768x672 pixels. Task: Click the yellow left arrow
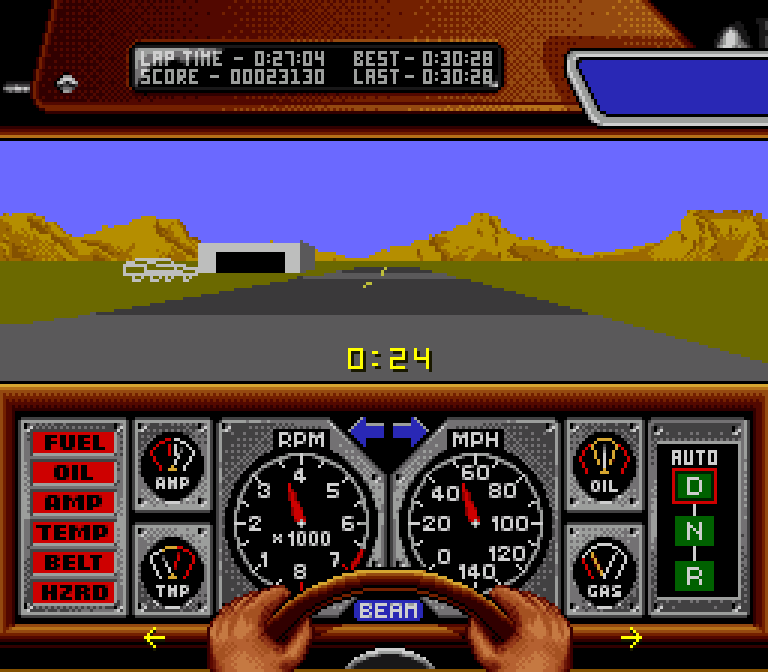point(154,637)
